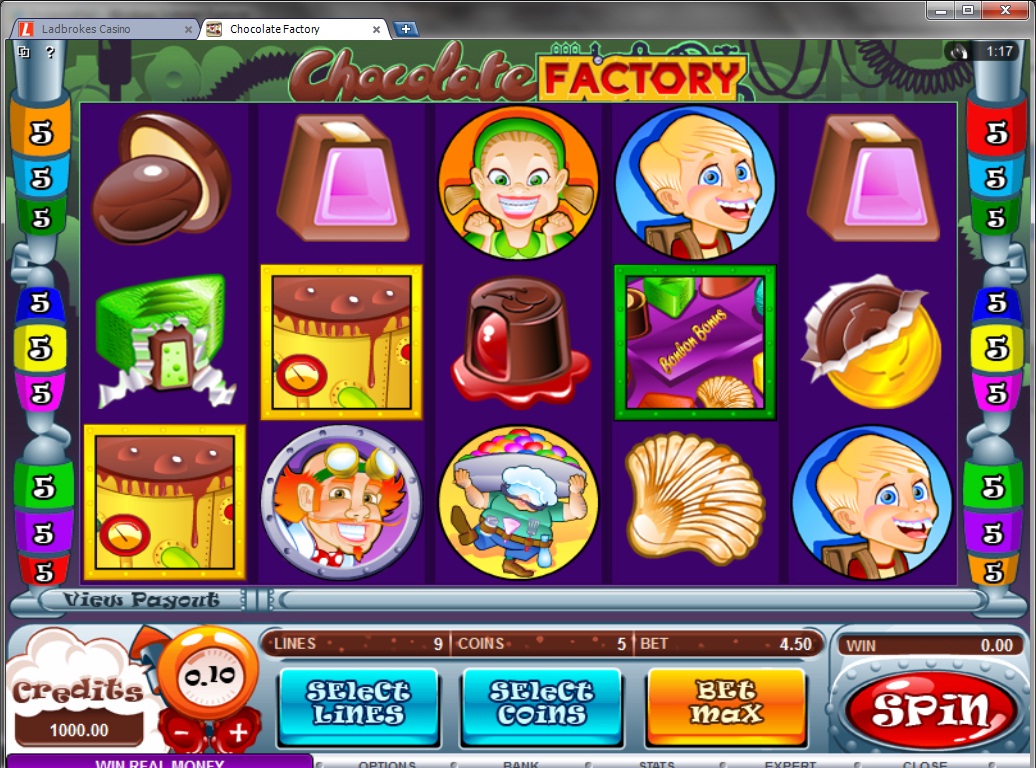This screenshot has width=1036, height=768.
Task: Select the orange payline 5 marker
Action: pos(41,134)
